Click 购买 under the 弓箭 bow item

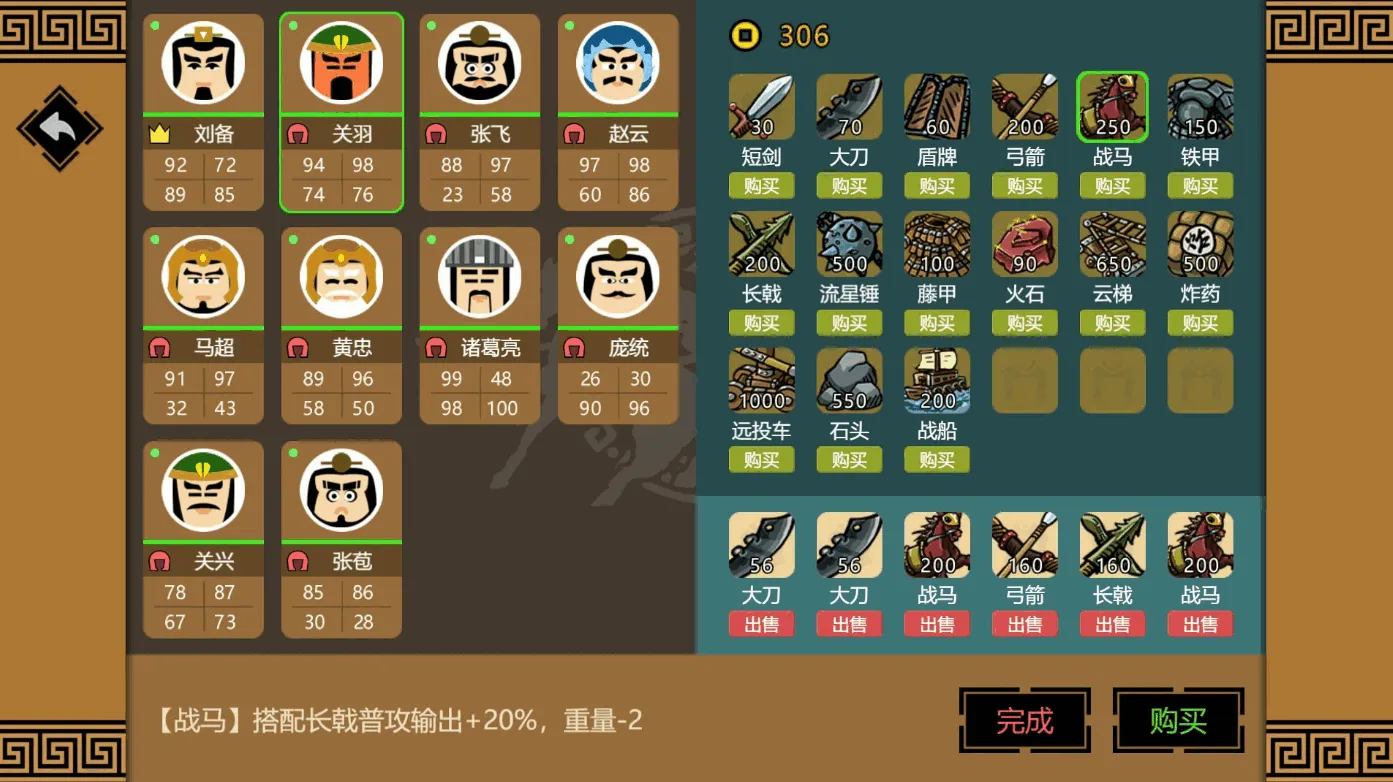[1024, 185]
